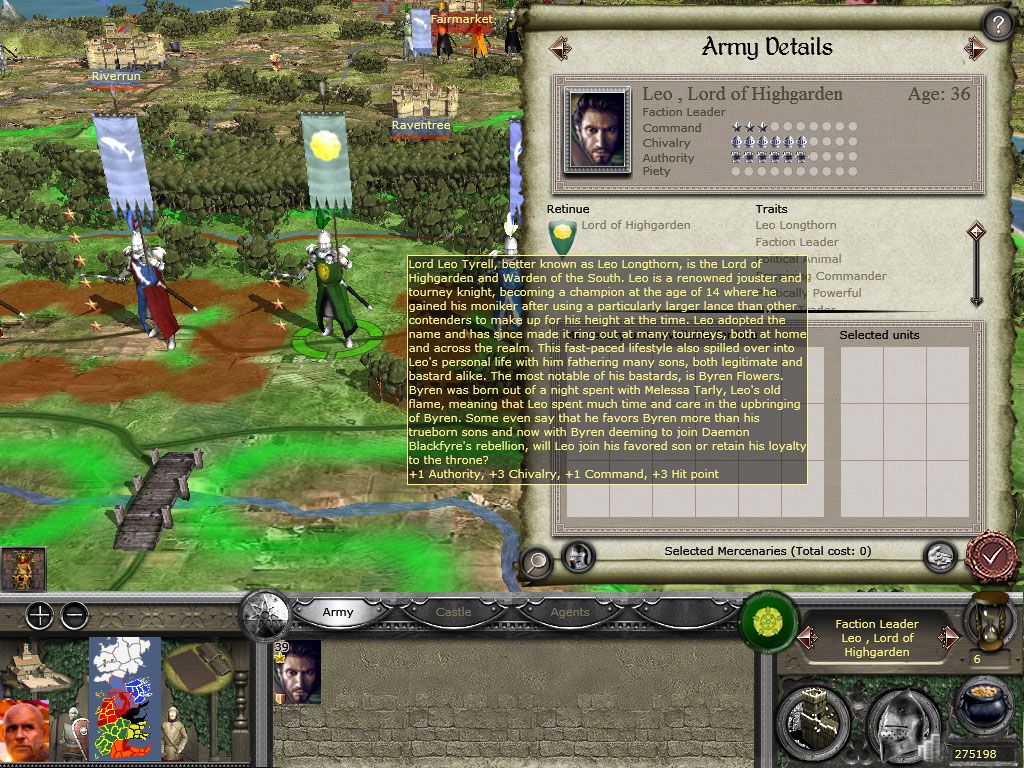1024x768 pixels.
Task: Zoom out the minimap with minus button
Action: [74, 616]
